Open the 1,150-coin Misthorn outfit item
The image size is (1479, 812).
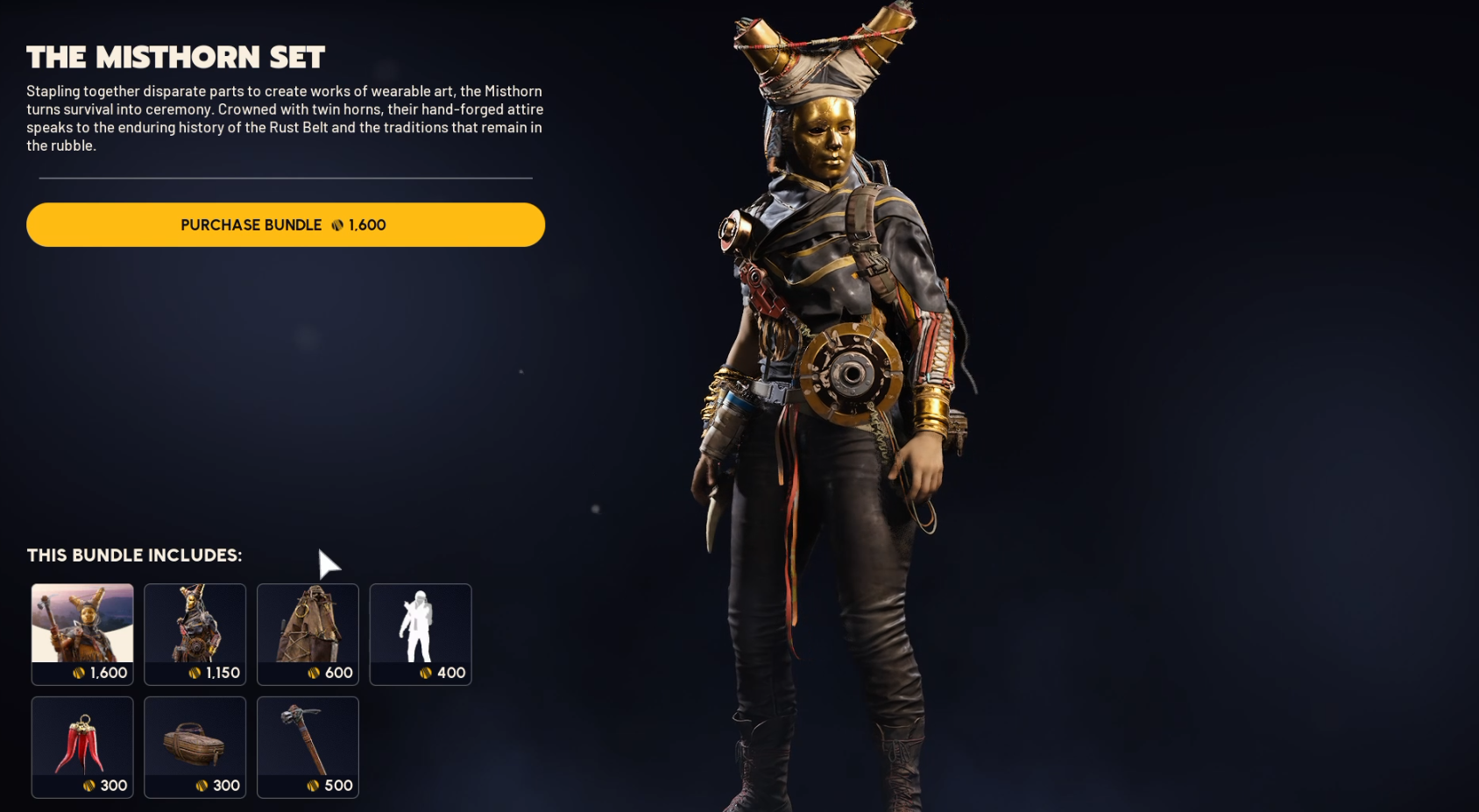(x=195, y=633)
